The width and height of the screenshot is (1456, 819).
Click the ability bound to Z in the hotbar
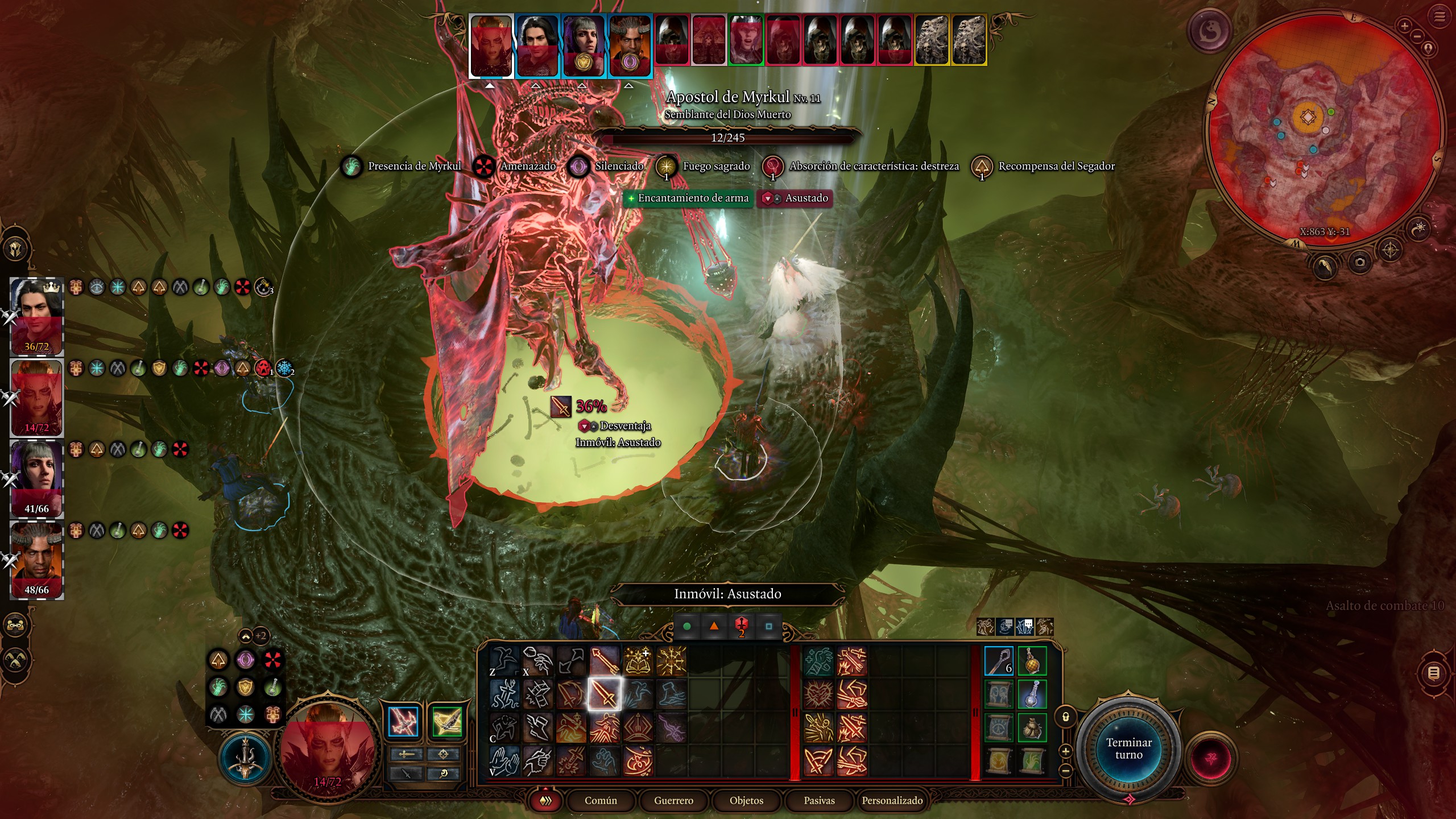pyautogui.click(x=504, y=660)
